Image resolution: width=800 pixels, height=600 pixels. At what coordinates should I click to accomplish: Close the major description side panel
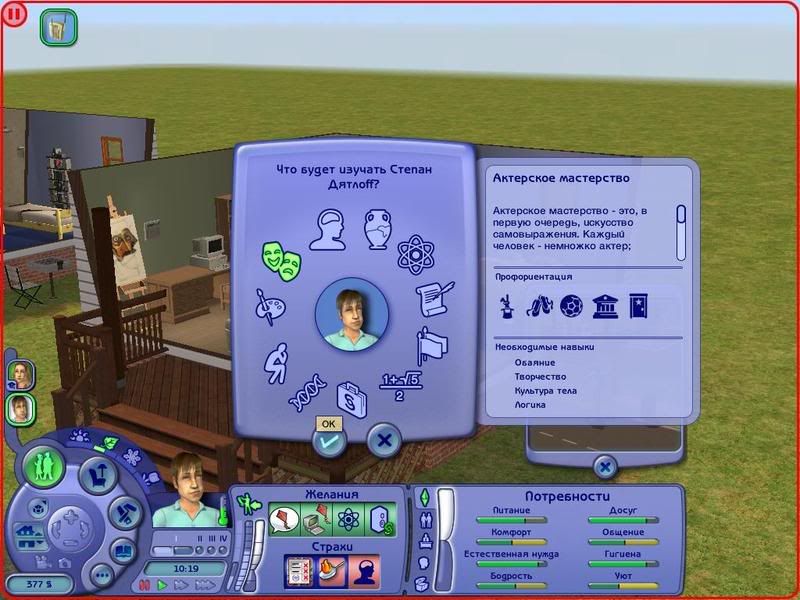(604, 466)
